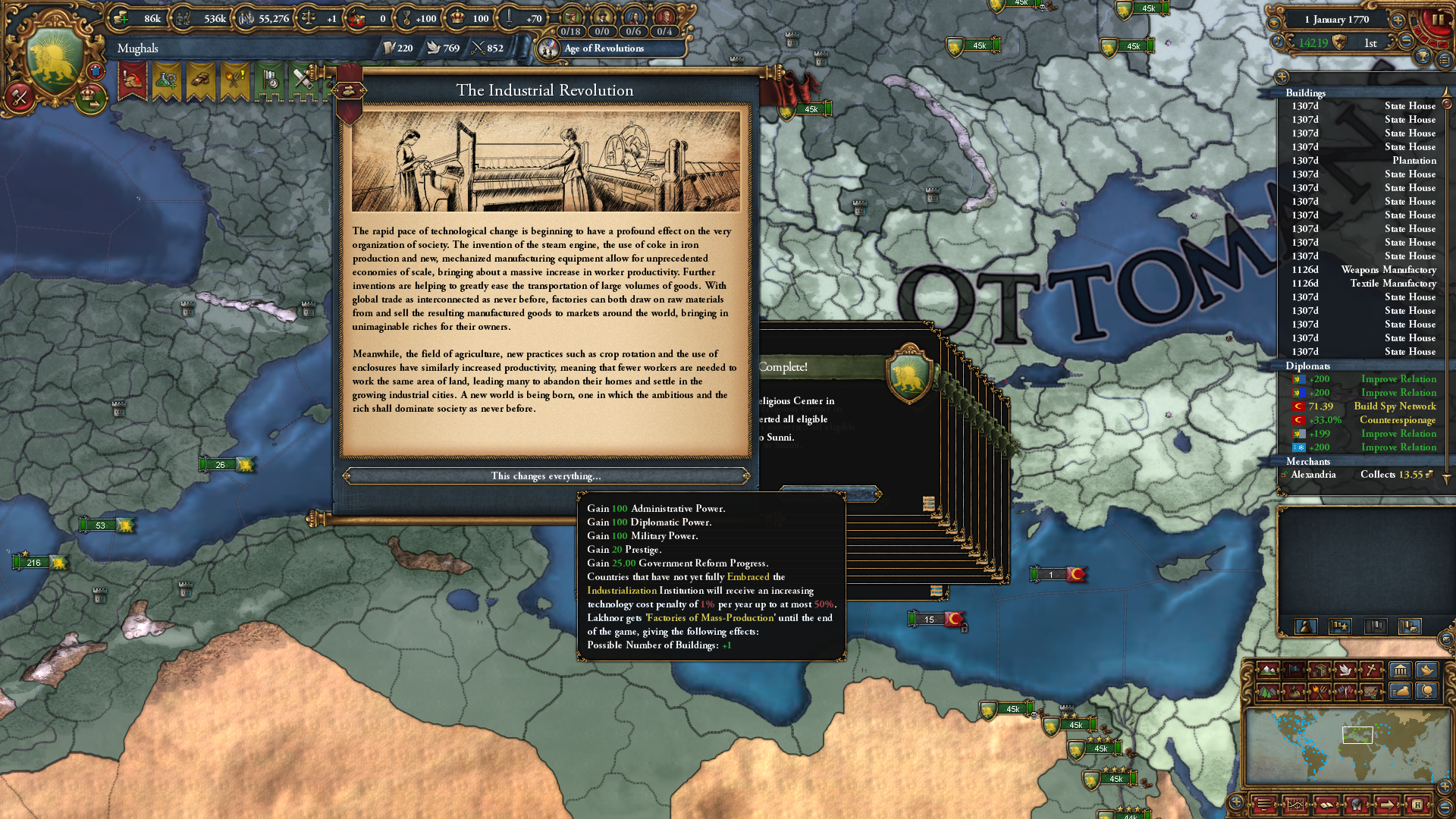
Task: Select the diplomatic dove map mode
Action: tap(1343, 671)
